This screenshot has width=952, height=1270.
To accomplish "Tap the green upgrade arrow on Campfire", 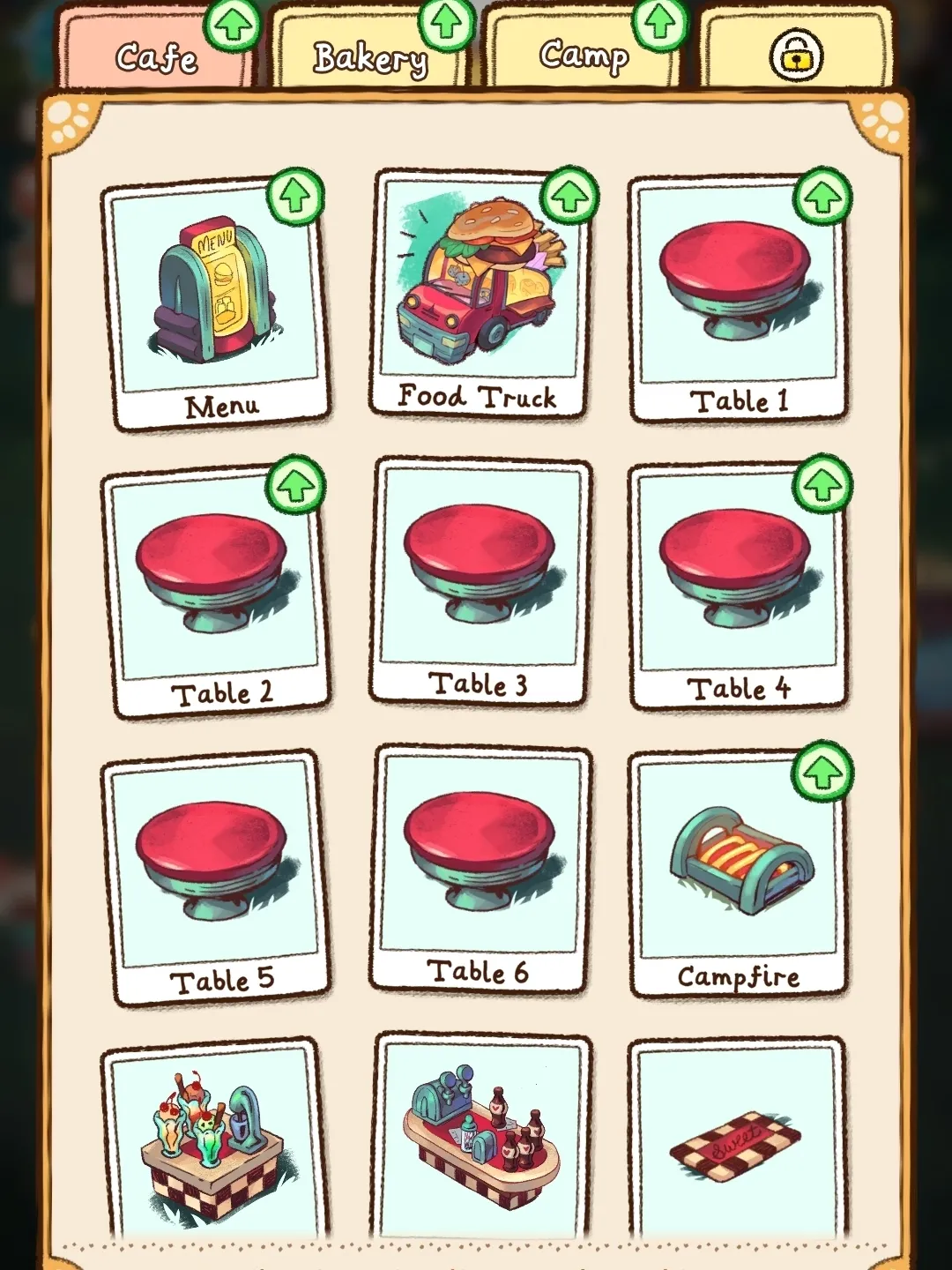I will coord(822,772).
